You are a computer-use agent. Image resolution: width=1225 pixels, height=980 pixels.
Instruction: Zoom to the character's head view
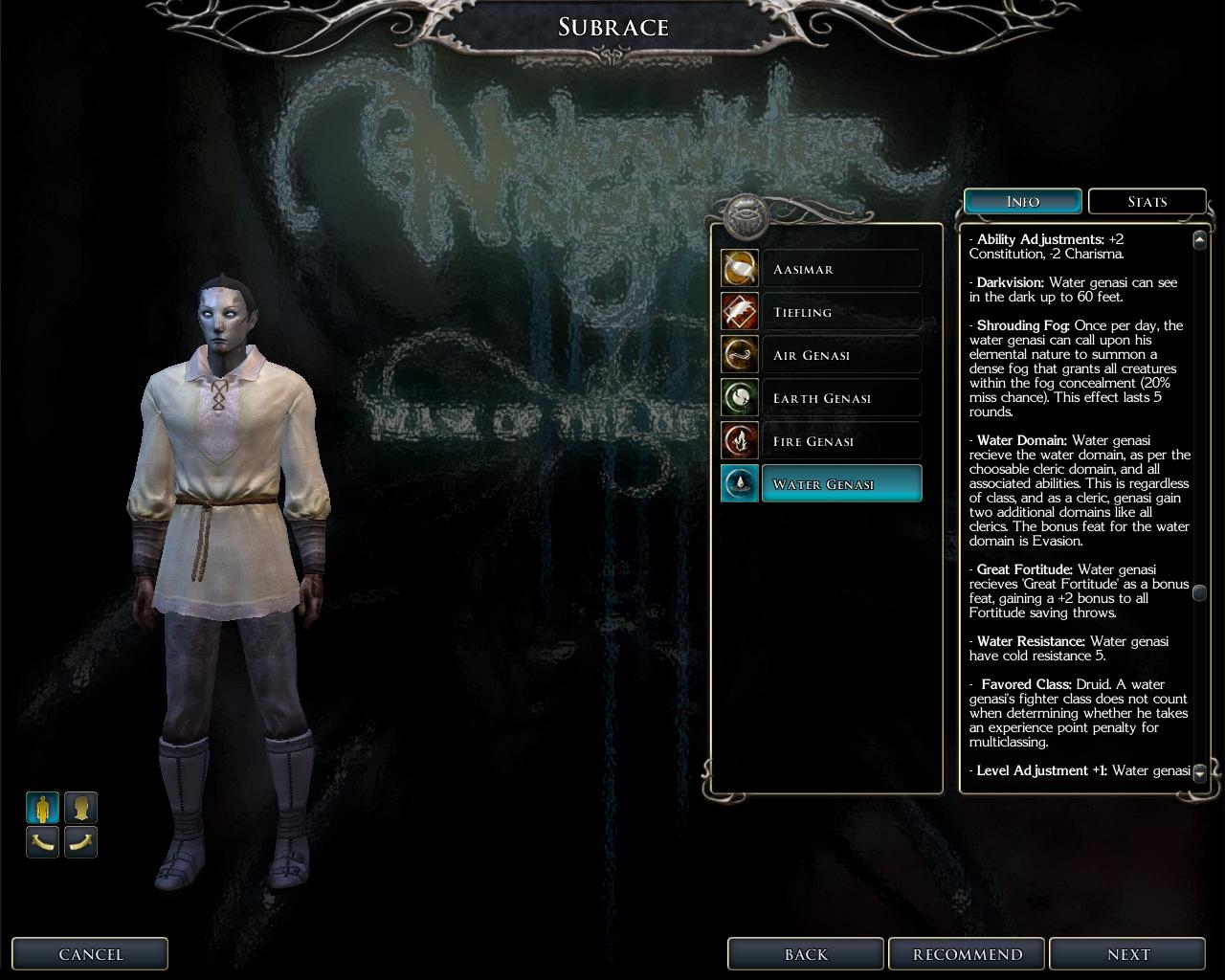click(80, 808)
